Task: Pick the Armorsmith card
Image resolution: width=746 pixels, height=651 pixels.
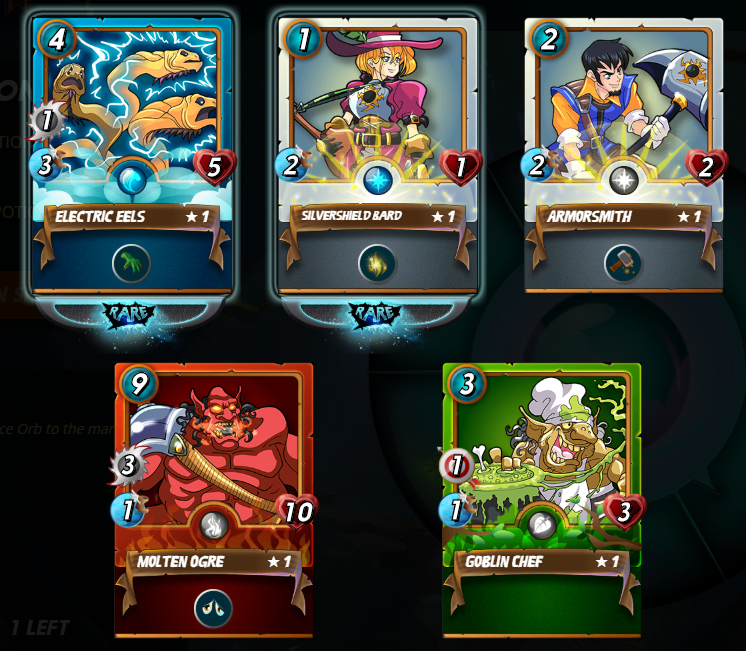Action: (623, 150)
